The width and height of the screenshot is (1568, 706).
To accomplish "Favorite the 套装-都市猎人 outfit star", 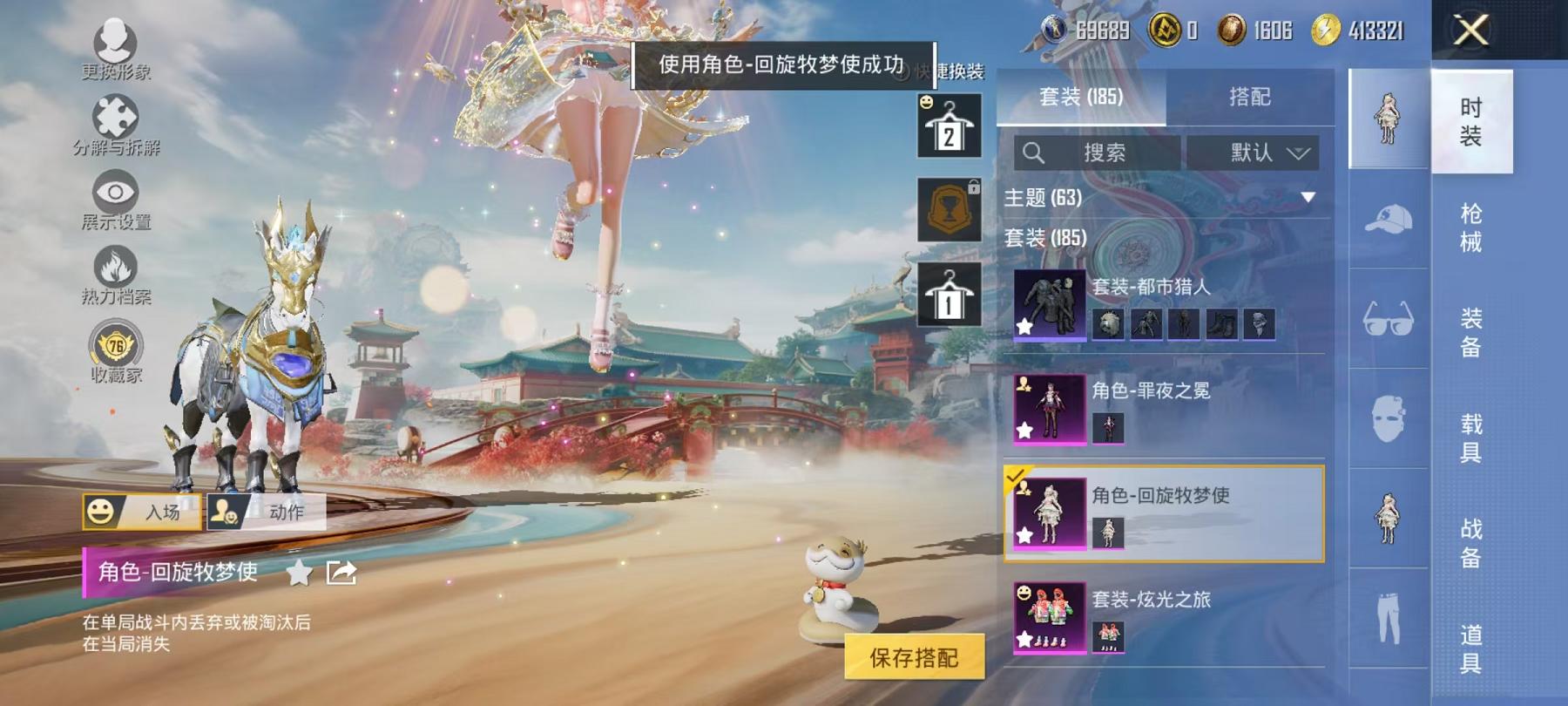I will (x=1024, y=328).
